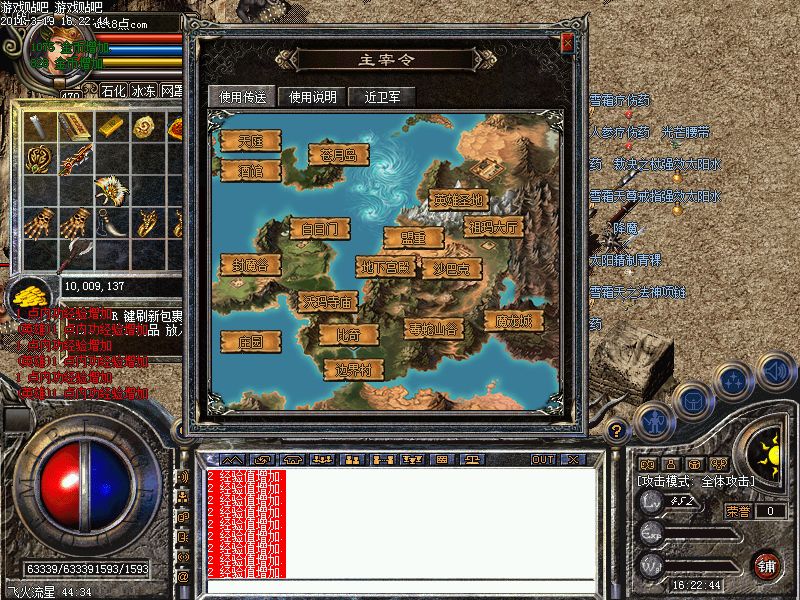Click the round red 铺 shop button
This screenshot has height=600, width=800.
(x=766, y=564)
